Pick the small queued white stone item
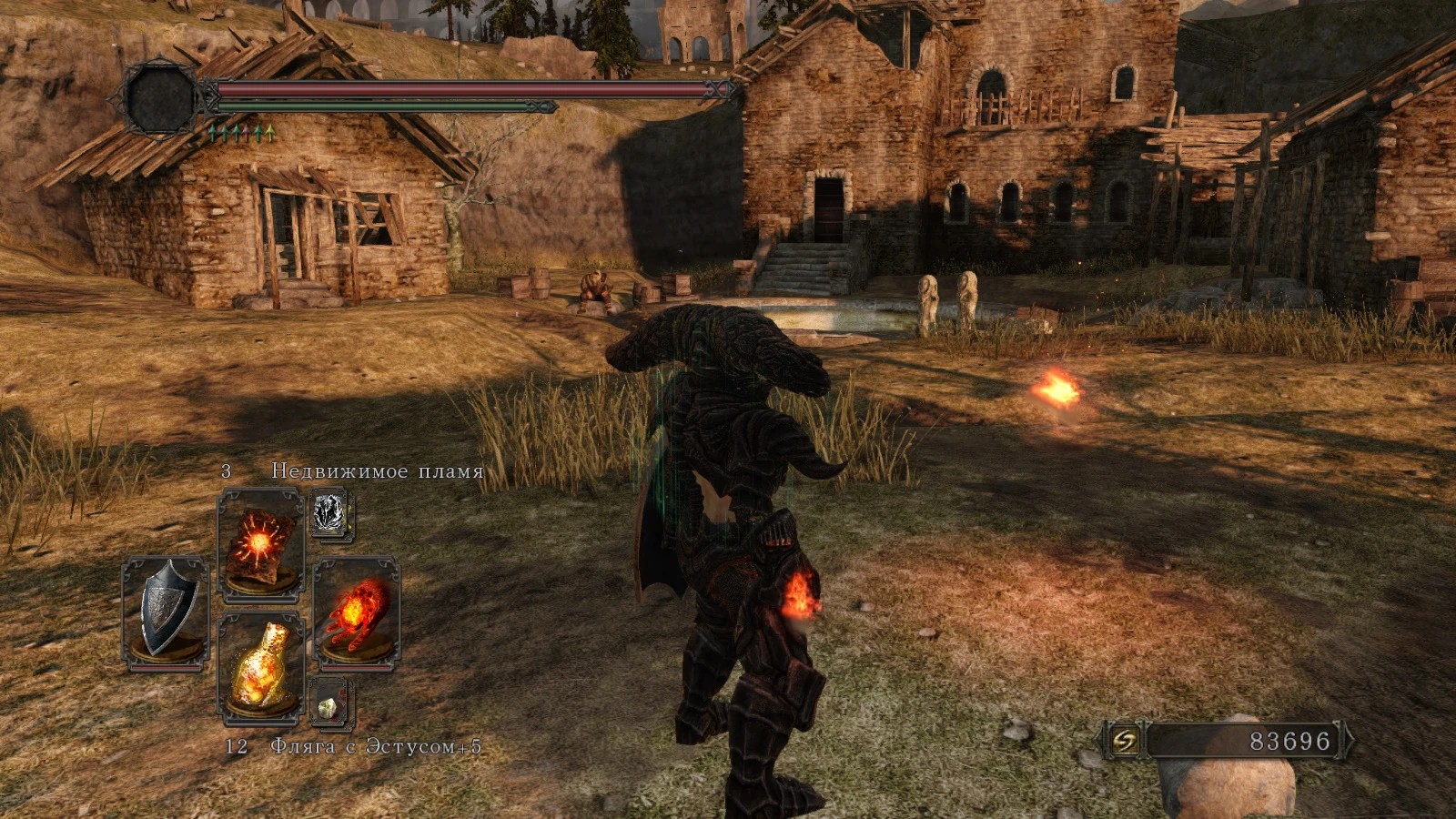1456x819 pixels. 329,703
